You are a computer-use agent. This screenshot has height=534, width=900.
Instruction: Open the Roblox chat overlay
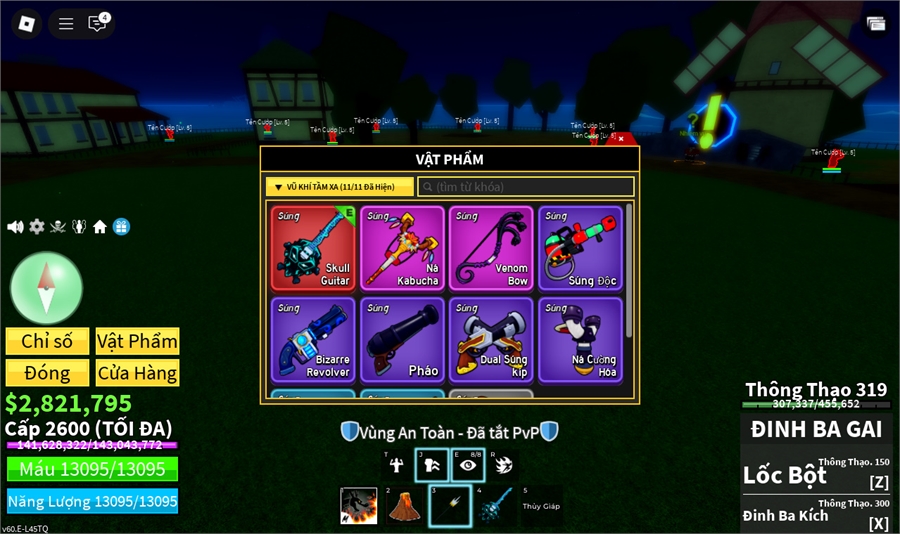click(x=98, y=23)
